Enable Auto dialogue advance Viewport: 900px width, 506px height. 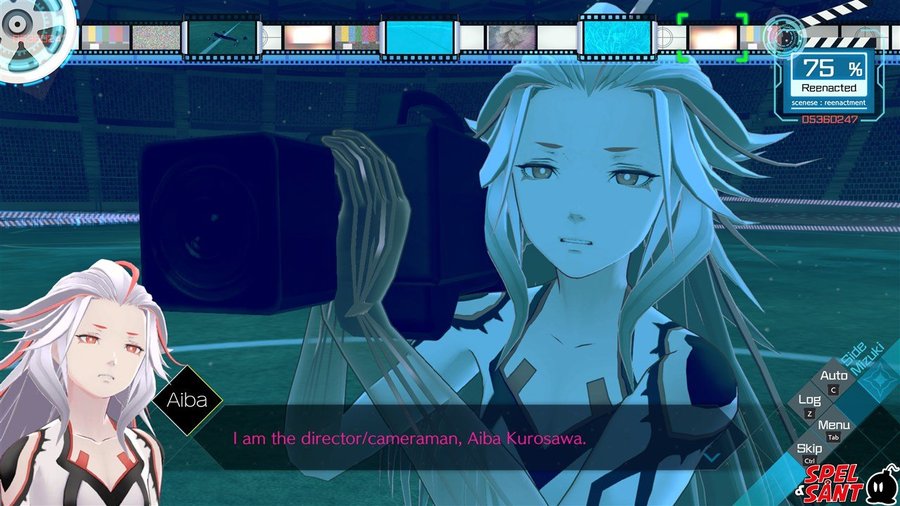point(834,377)
